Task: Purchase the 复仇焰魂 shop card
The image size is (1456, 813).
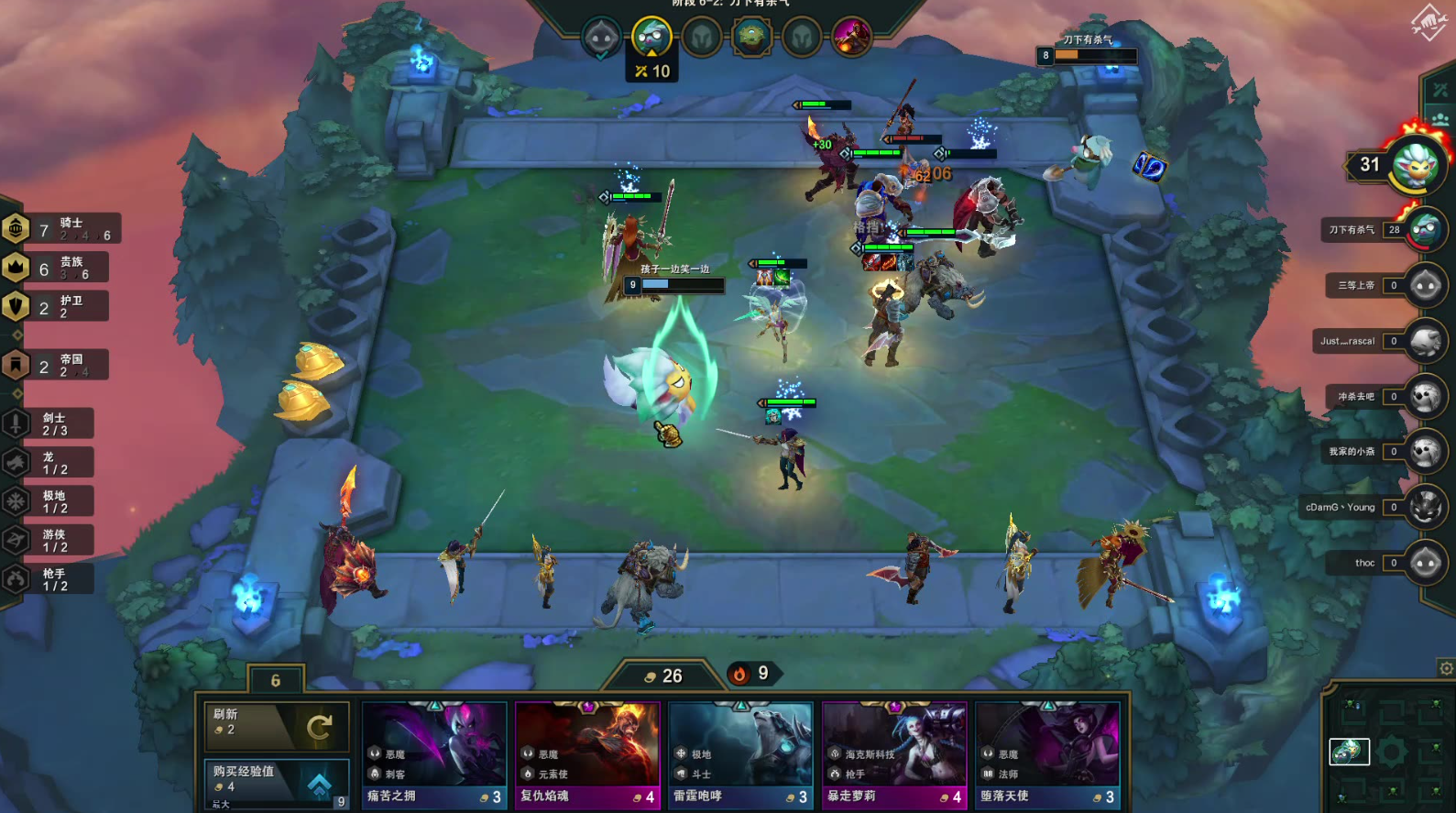Action: [587, 755]
